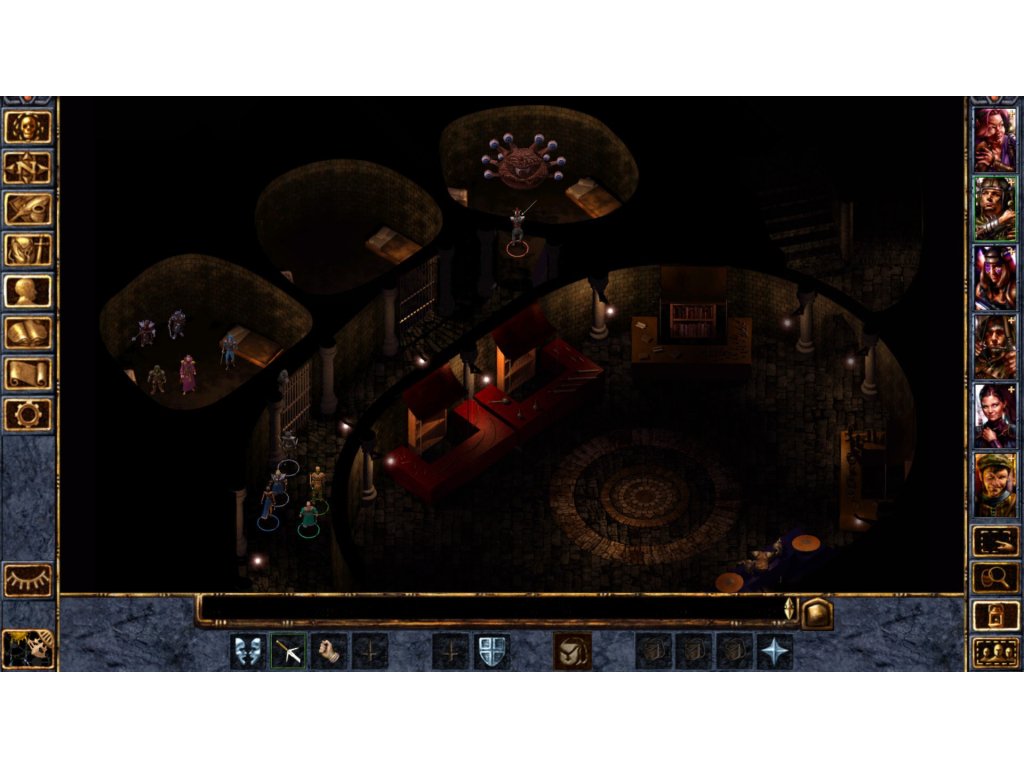The image size is (1024, 768).
Task: Open the area map with the compass icon
Action: click(28, 168)
